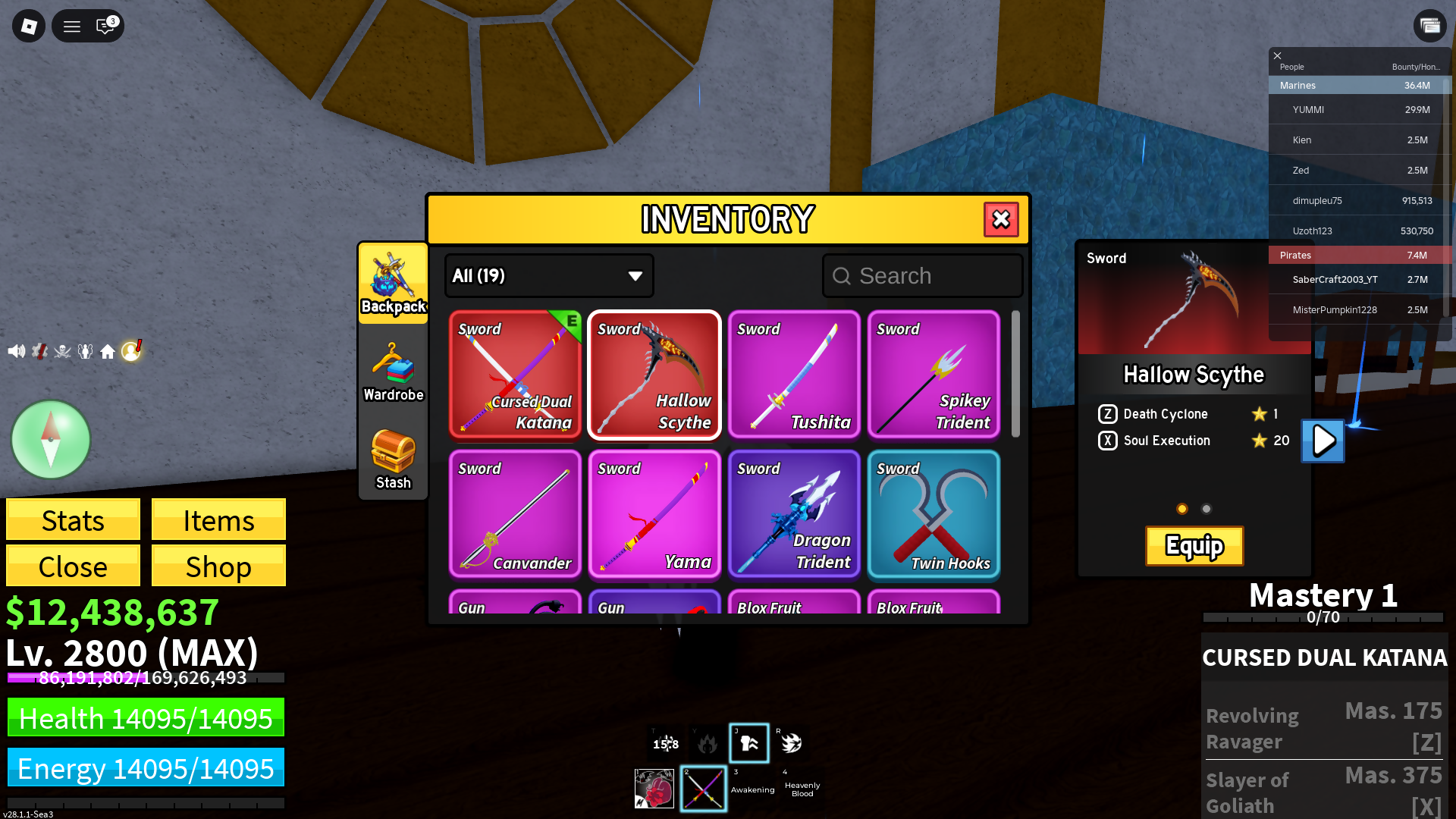
Task: Equip the Hallow Scythe
Action: click(x=1194, y=546)
